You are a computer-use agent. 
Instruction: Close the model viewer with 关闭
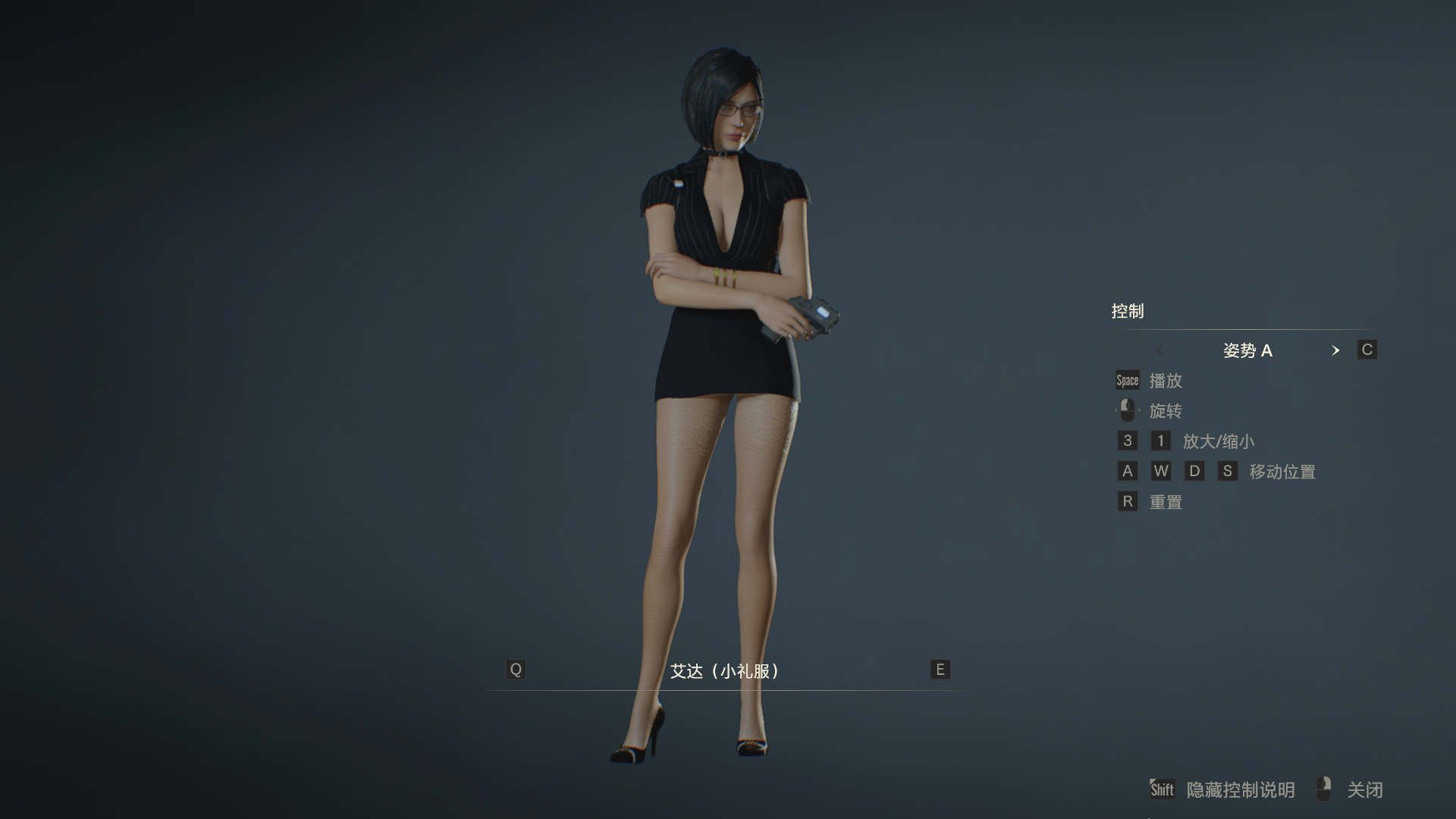pos(1364,790)
